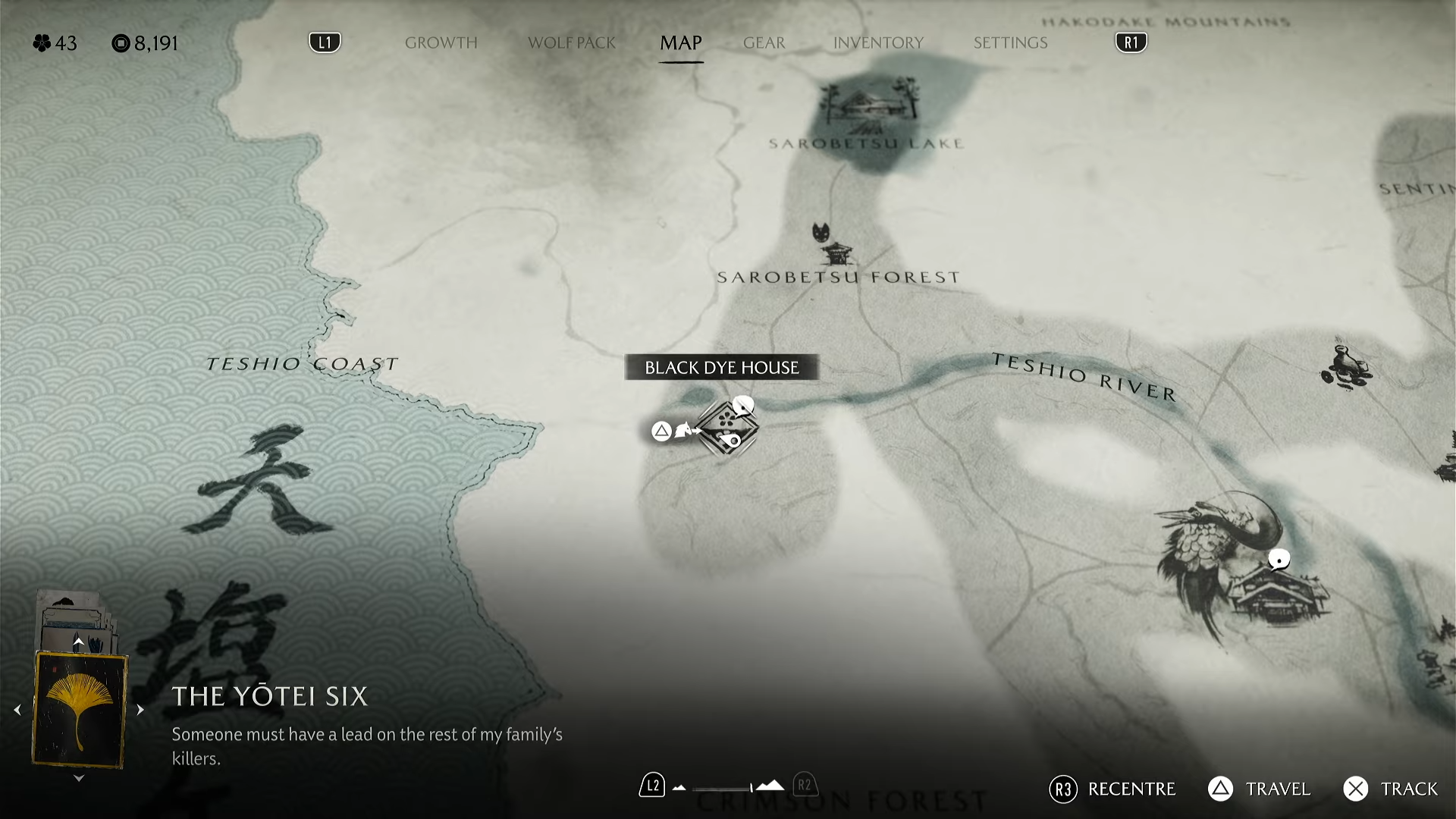Click the down arrow below the quest card
This screenshot has height=819, width=1456.
tap(79, 778)
